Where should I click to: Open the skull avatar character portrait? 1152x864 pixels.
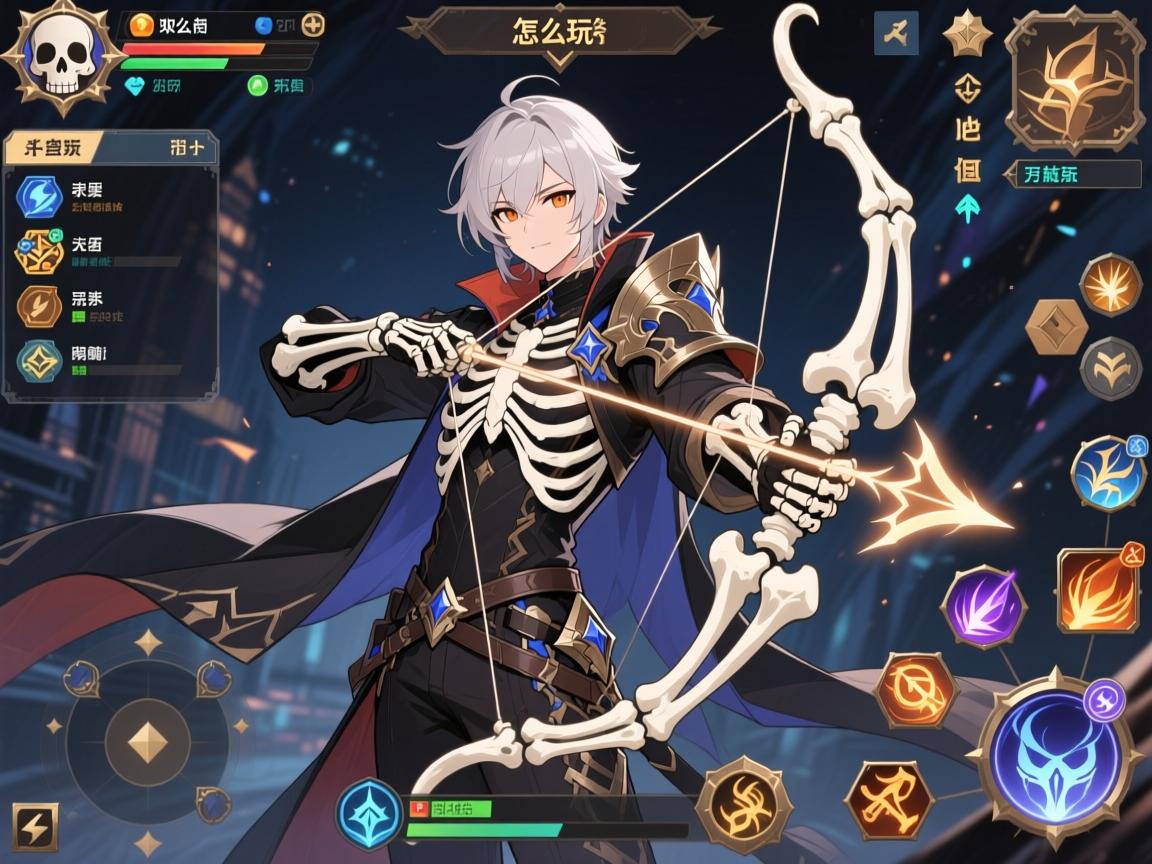click(x=61, y=57)
